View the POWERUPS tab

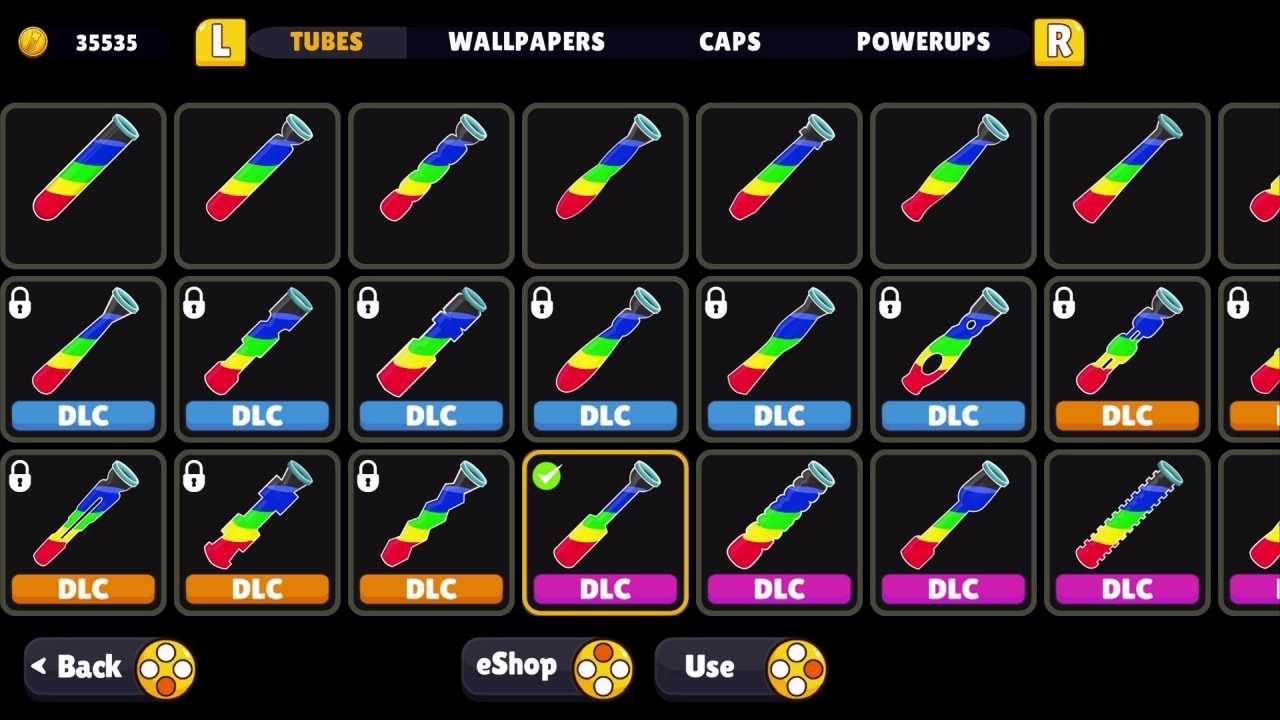point(924,42)
